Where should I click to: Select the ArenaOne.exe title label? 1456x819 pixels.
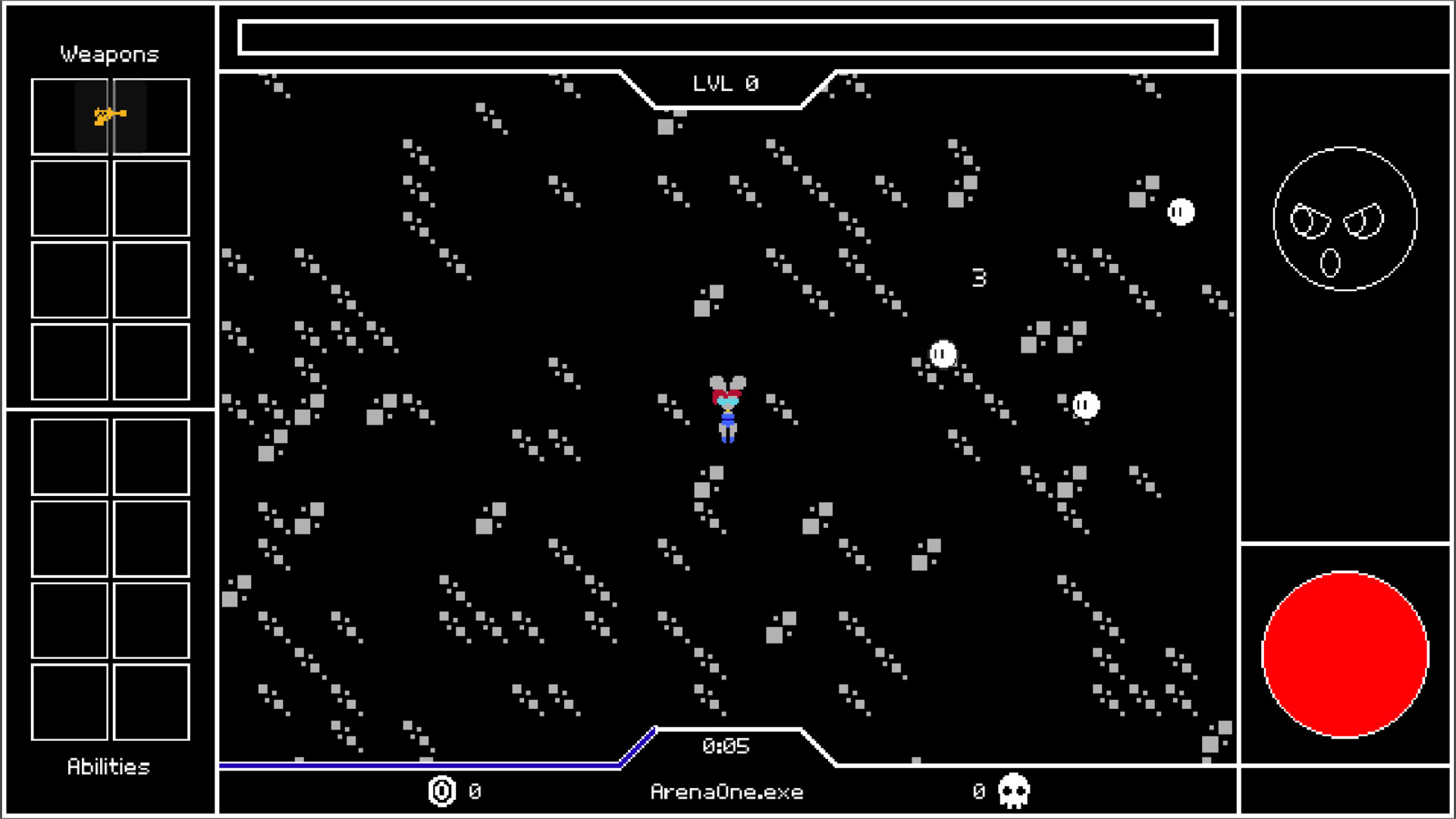point(726,792)
